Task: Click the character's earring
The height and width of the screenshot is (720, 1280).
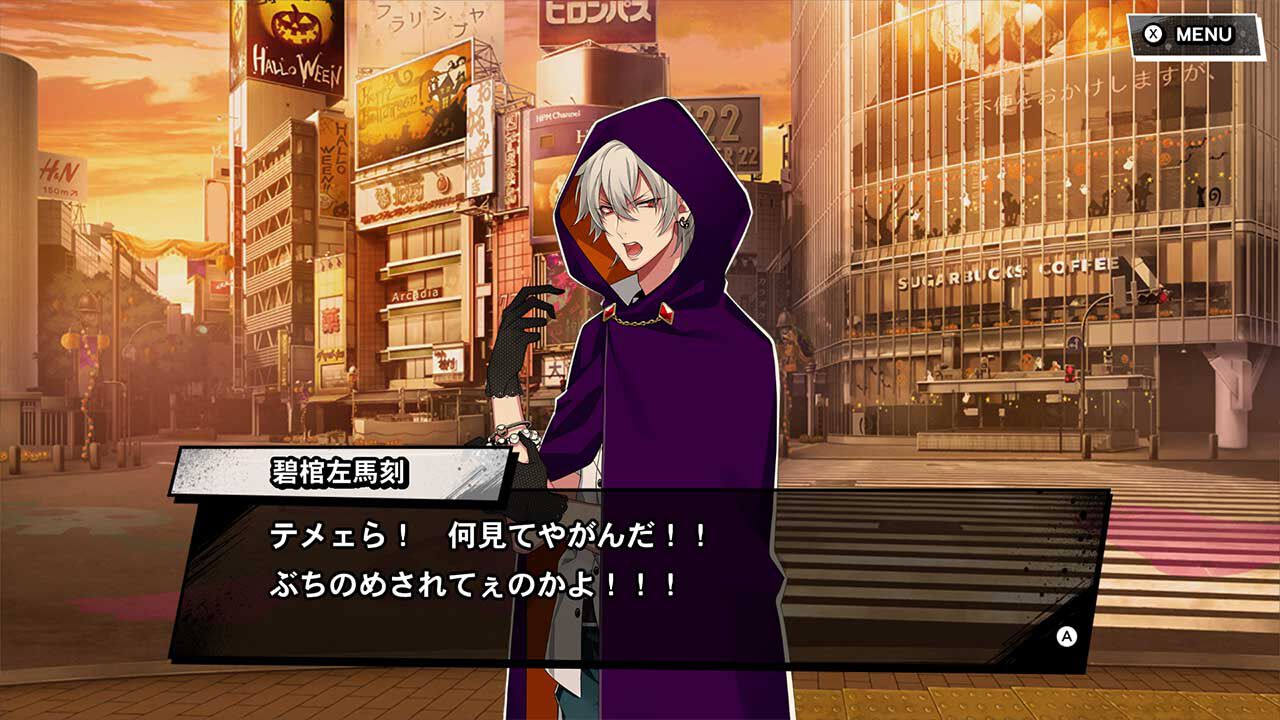Action: [683, 222]
